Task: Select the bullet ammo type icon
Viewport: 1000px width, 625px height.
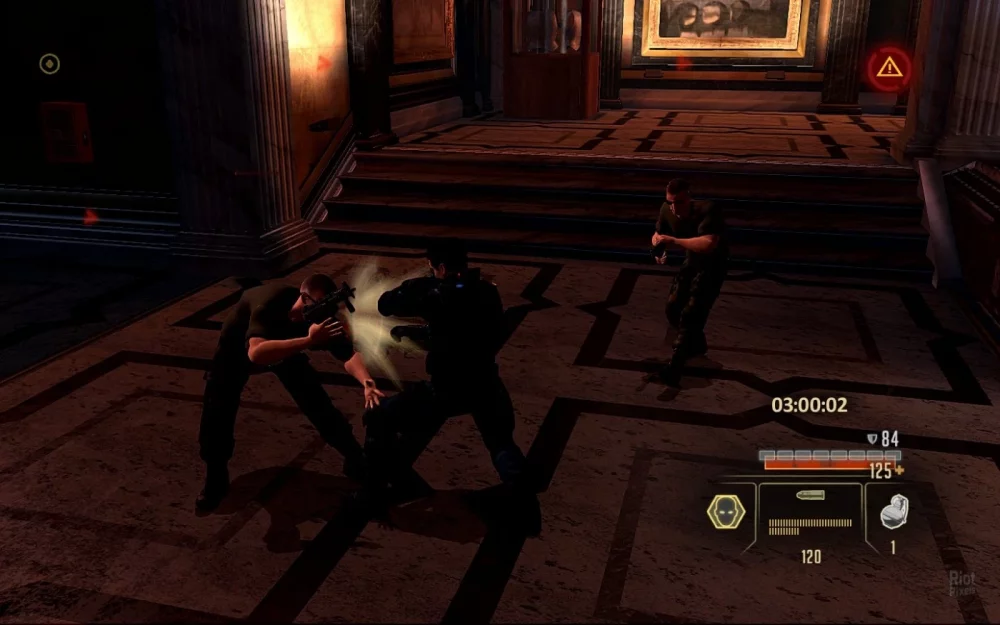Action: click(x=809, y=496)
